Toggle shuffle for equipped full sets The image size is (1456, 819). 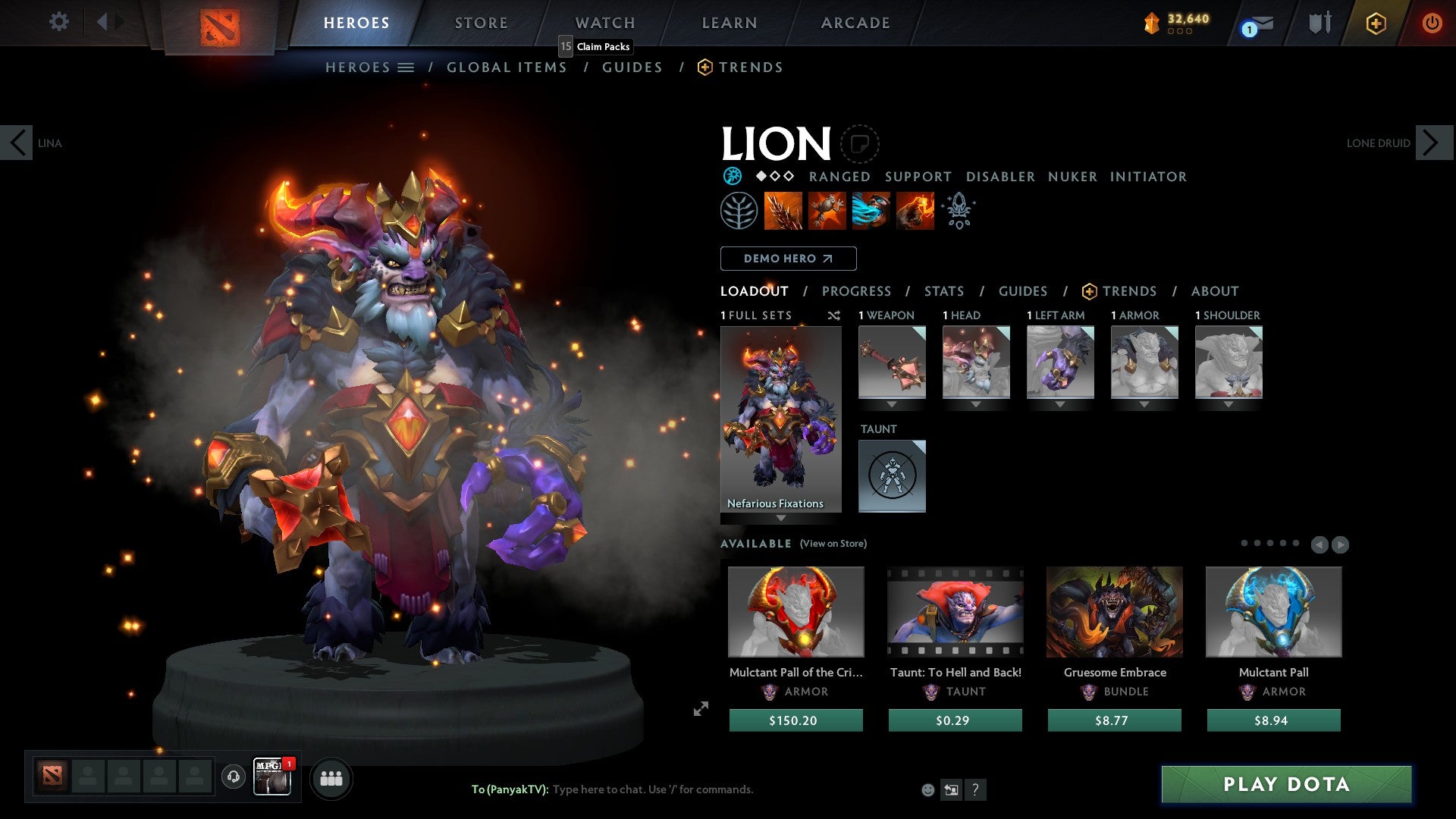pyautogui.click(x=833, y=315)
